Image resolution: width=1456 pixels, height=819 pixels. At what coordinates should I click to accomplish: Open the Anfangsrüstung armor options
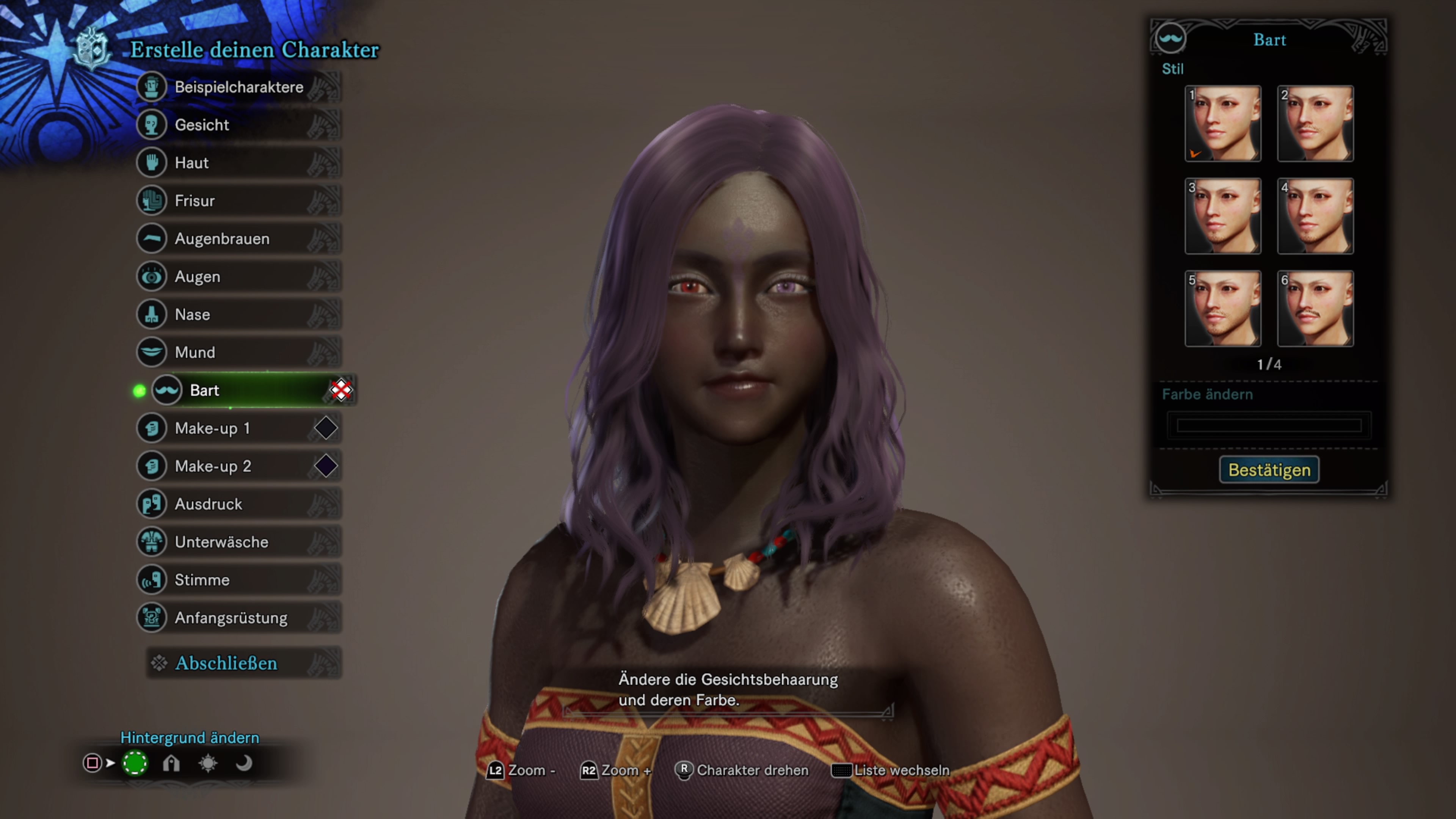[152, 617]
